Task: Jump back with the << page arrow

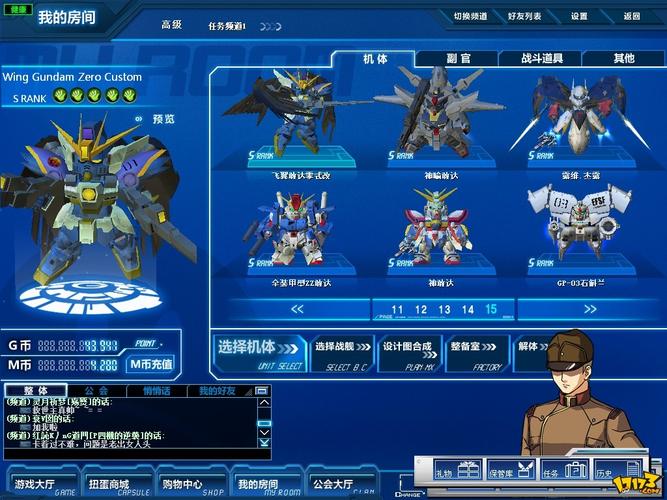Action: click(x=297, y=310)
